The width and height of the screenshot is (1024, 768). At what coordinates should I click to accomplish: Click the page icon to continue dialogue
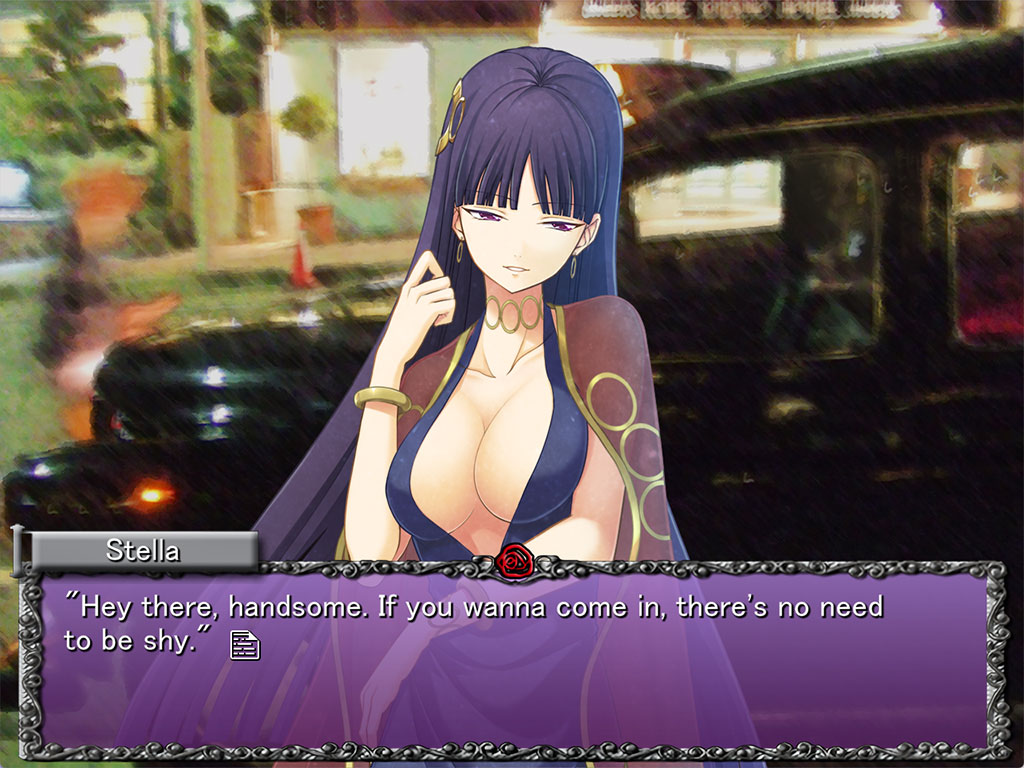(x=245, y=645)
